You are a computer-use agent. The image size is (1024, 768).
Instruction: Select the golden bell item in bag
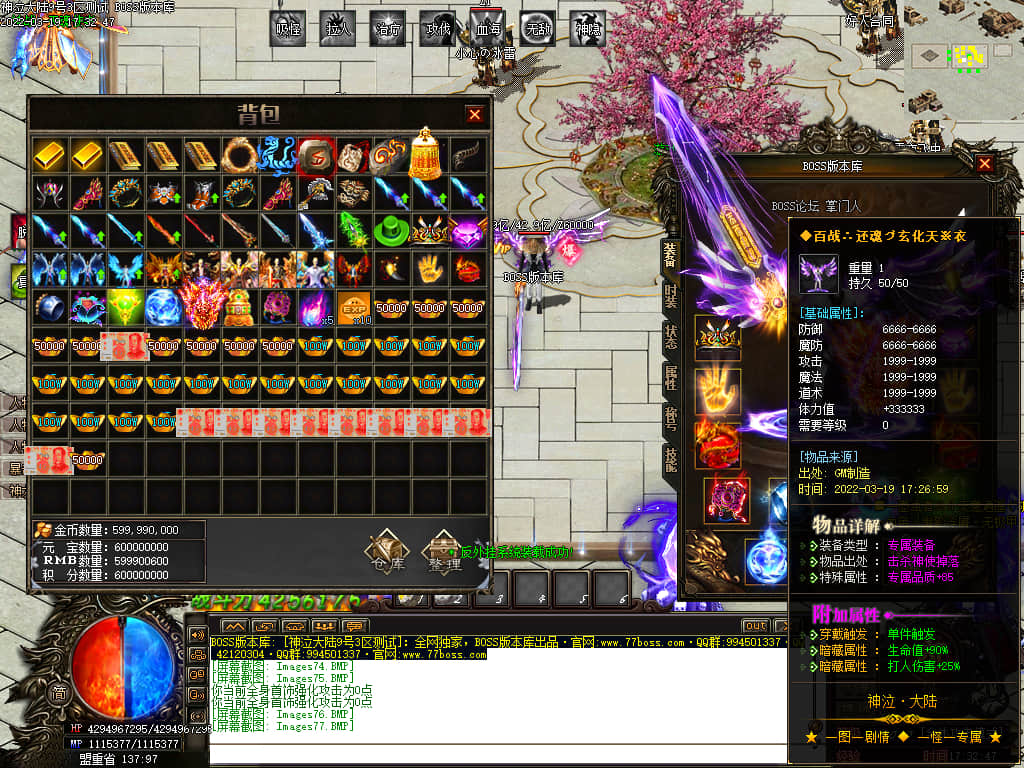click(428, 153)
